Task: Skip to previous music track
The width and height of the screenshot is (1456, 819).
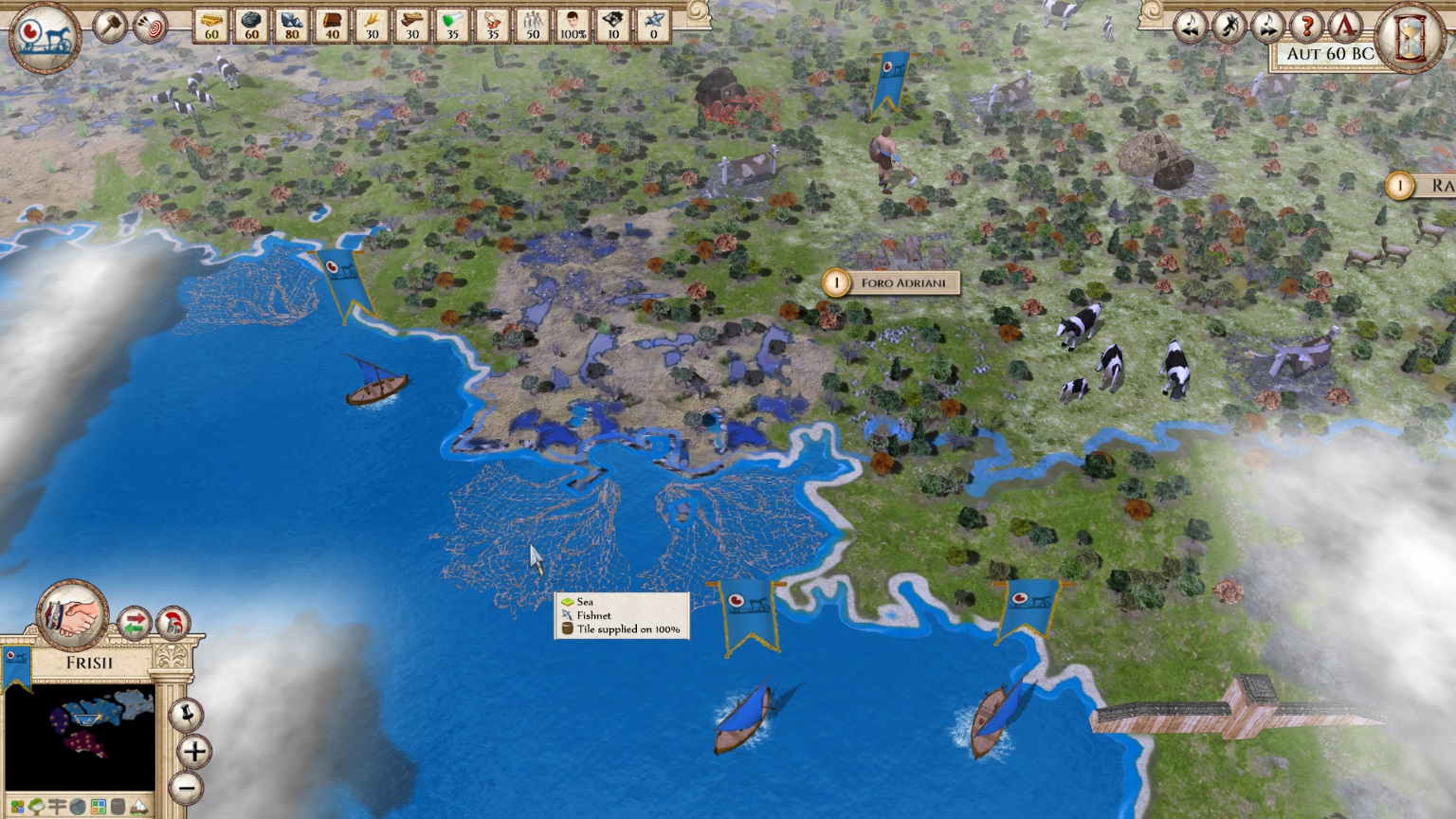Action: (x=1189, y=26)
